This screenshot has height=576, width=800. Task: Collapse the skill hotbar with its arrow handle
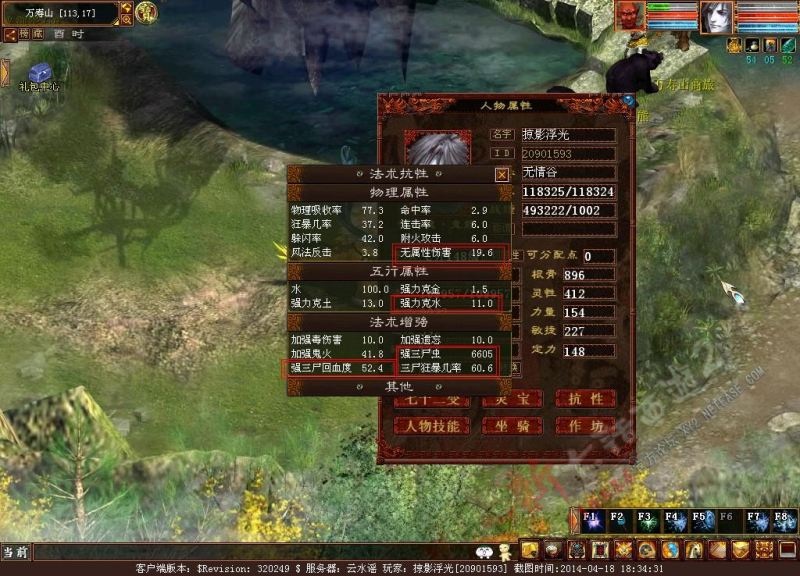pyautogui.click(x=574, y=521)
